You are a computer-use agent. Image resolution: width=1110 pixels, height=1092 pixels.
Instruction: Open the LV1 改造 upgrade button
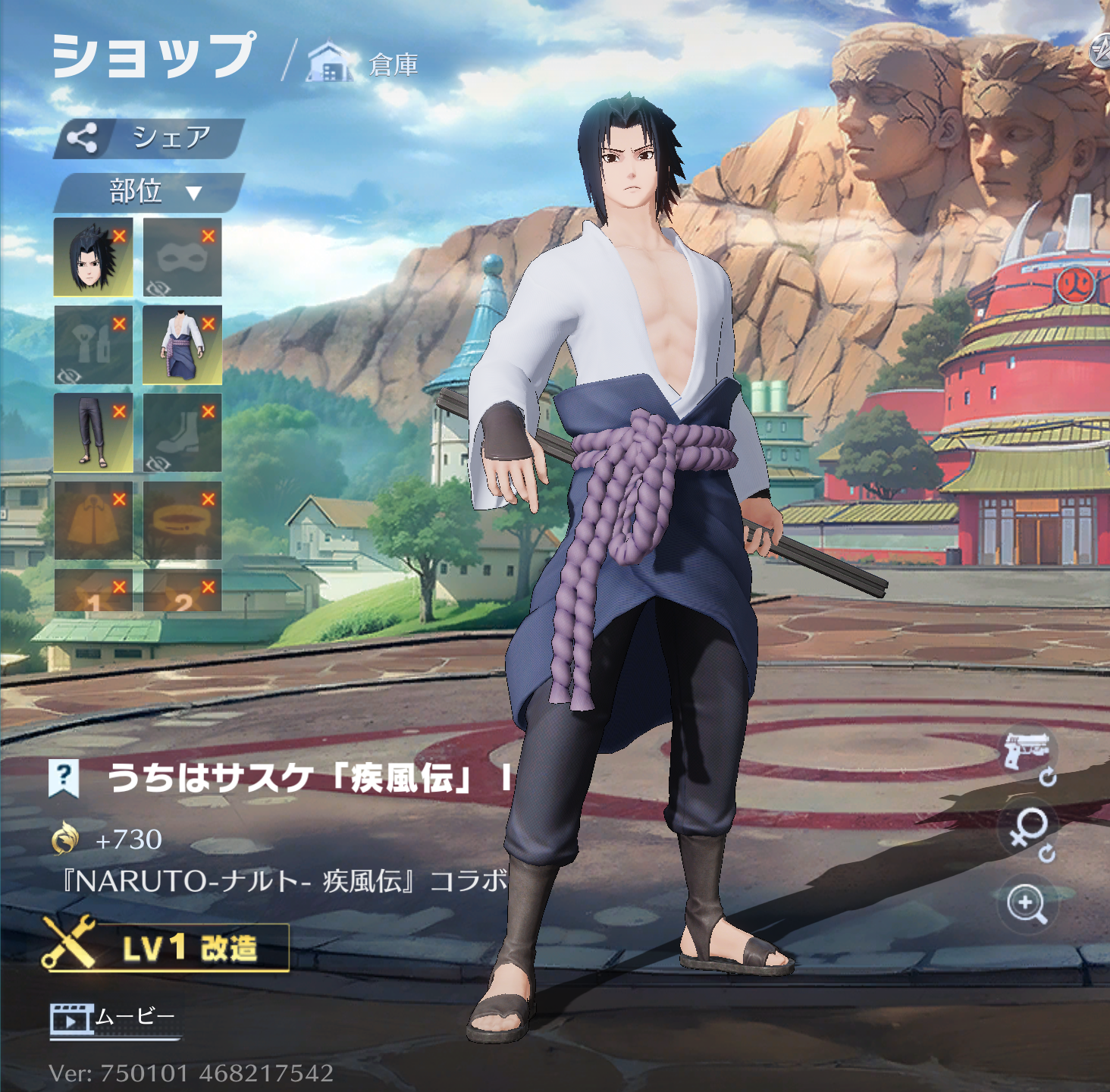pos(167,947)
